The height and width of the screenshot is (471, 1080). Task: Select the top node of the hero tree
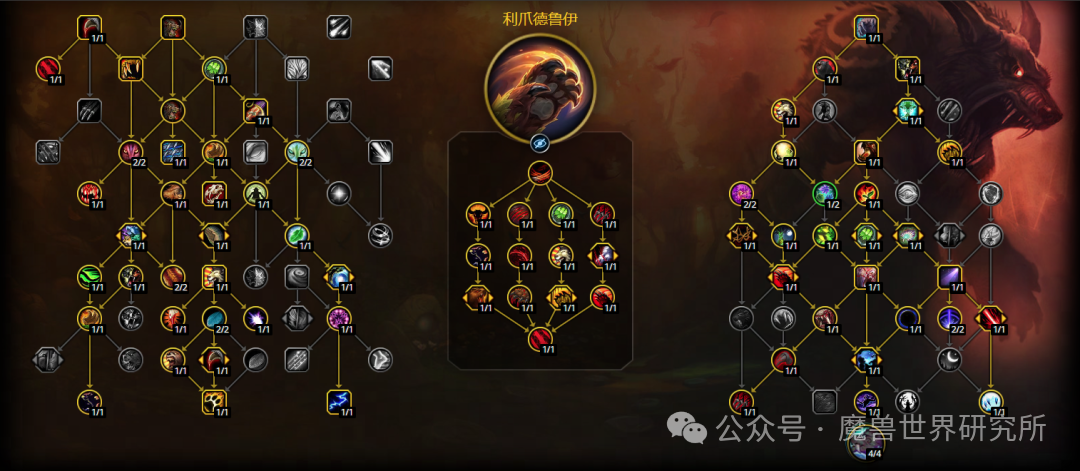coord(540,172)
